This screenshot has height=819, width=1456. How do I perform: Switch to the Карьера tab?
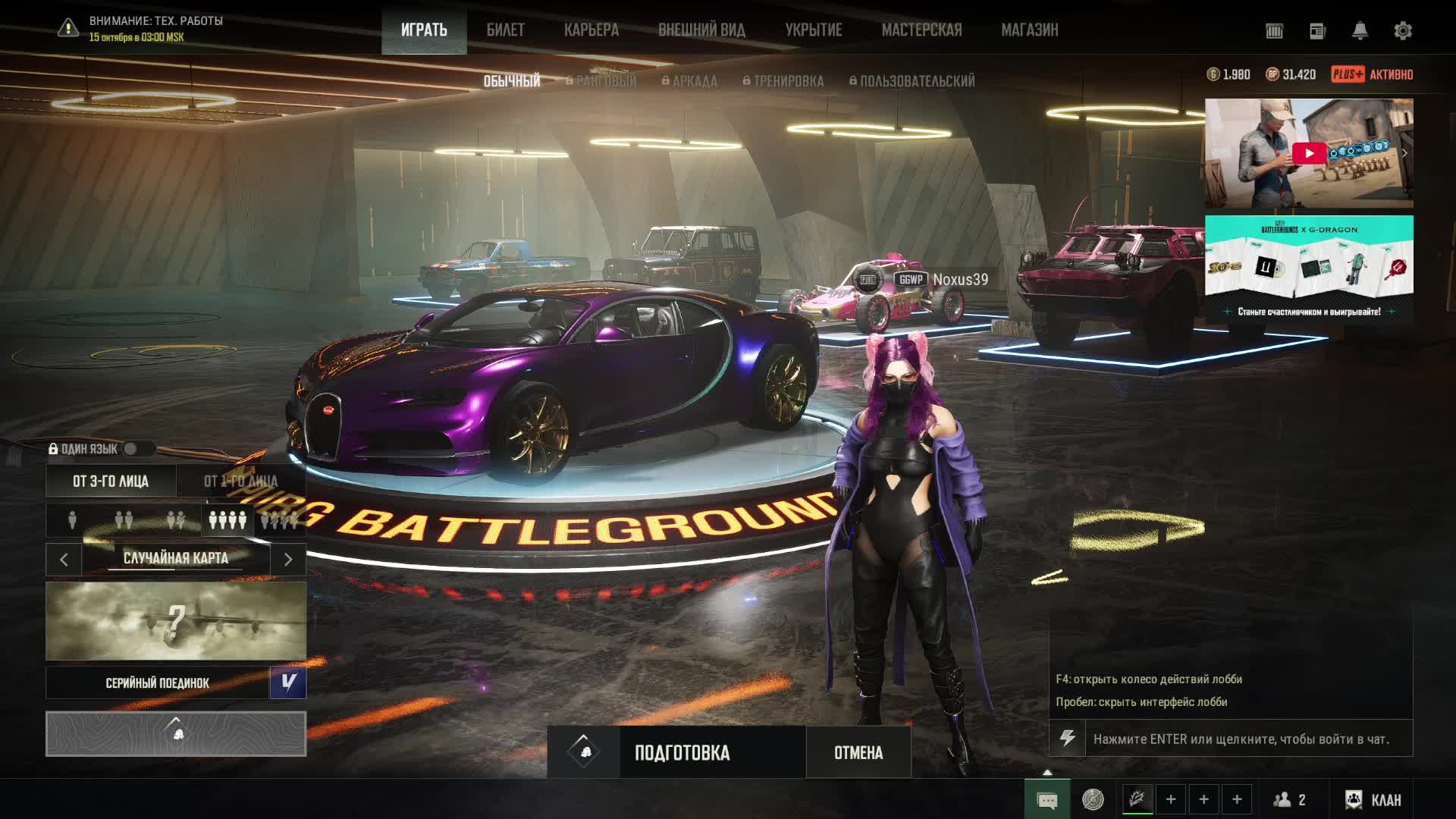click(x=591, y=30)
